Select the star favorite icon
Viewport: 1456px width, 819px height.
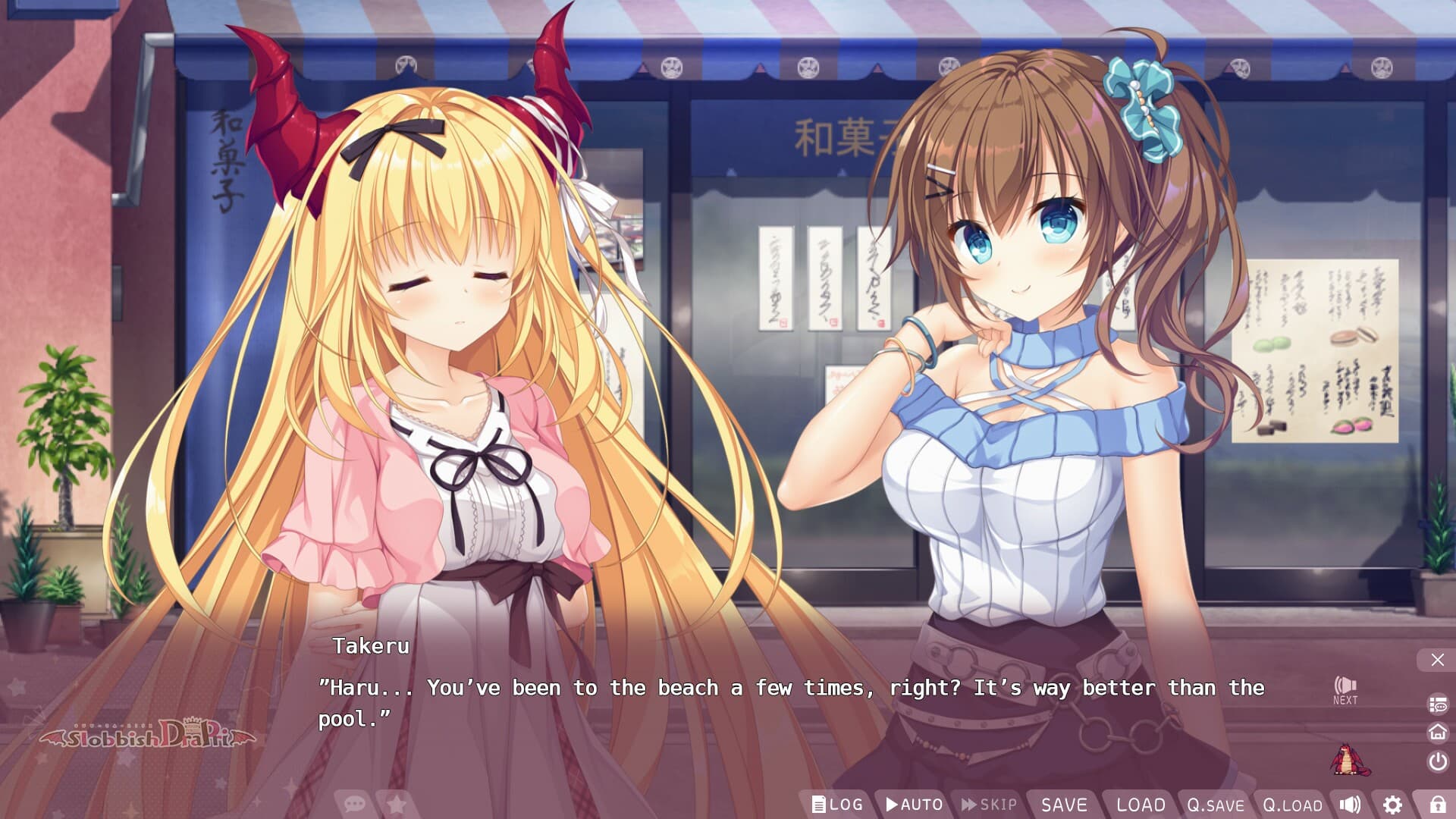coord(397,805)
